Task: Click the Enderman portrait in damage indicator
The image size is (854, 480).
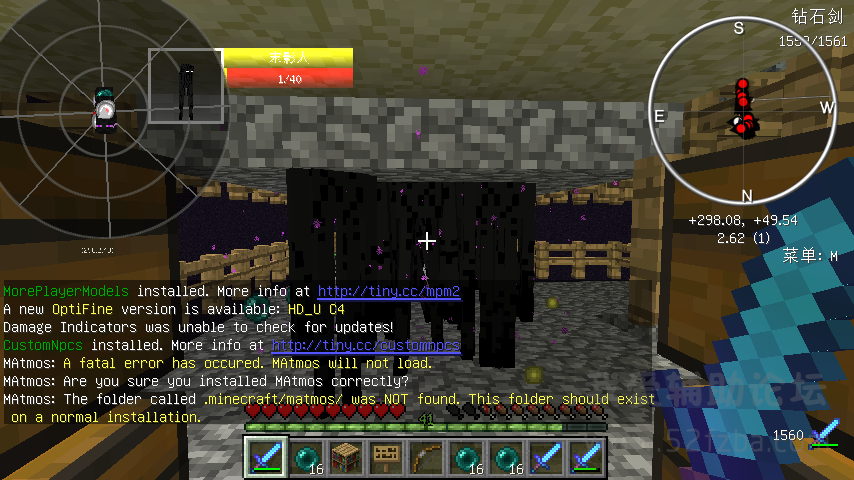Action: click(185, 86)
